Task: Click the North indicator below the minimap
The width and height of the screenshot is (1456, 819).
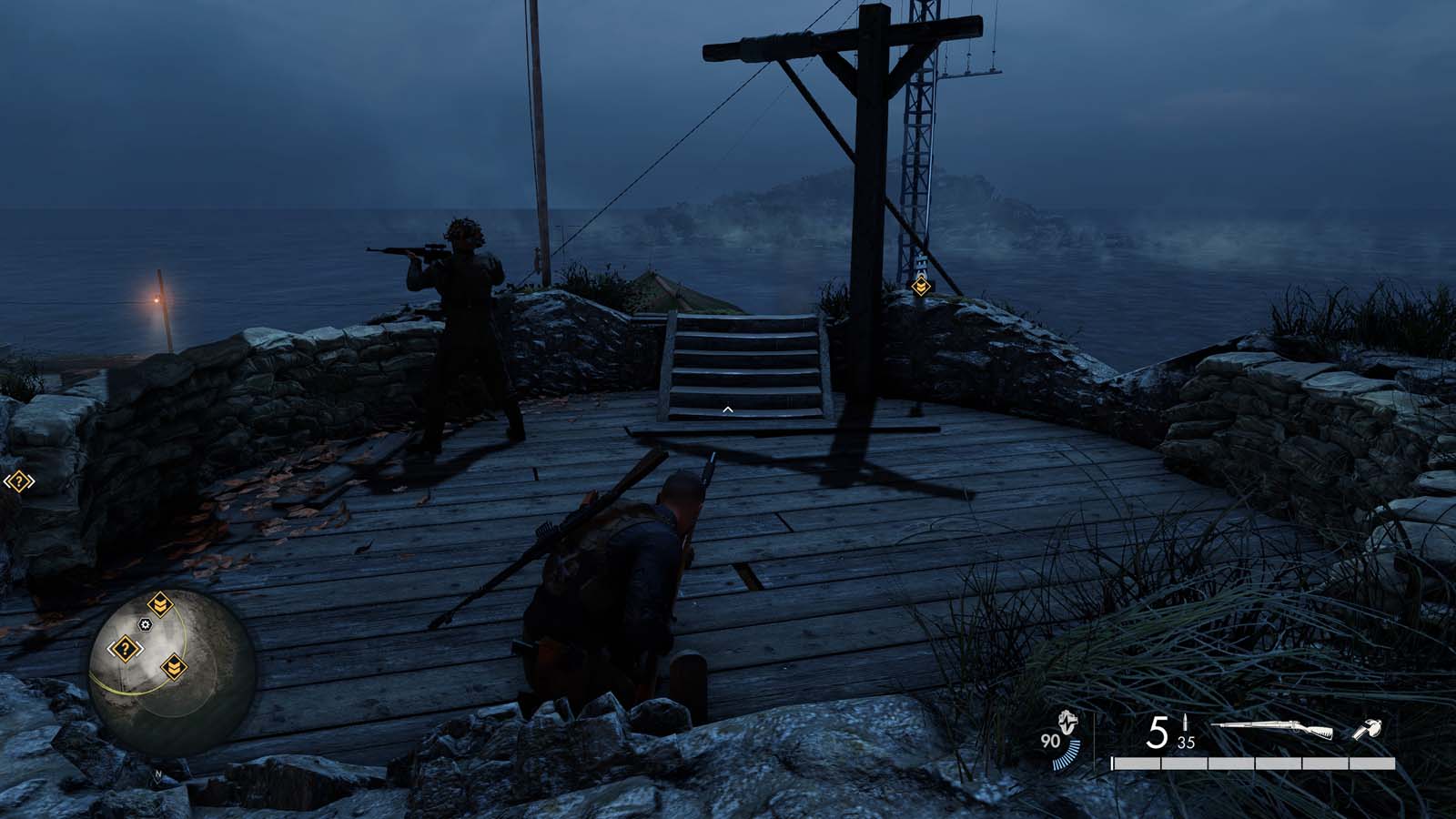Action: [x=157, y=774]
